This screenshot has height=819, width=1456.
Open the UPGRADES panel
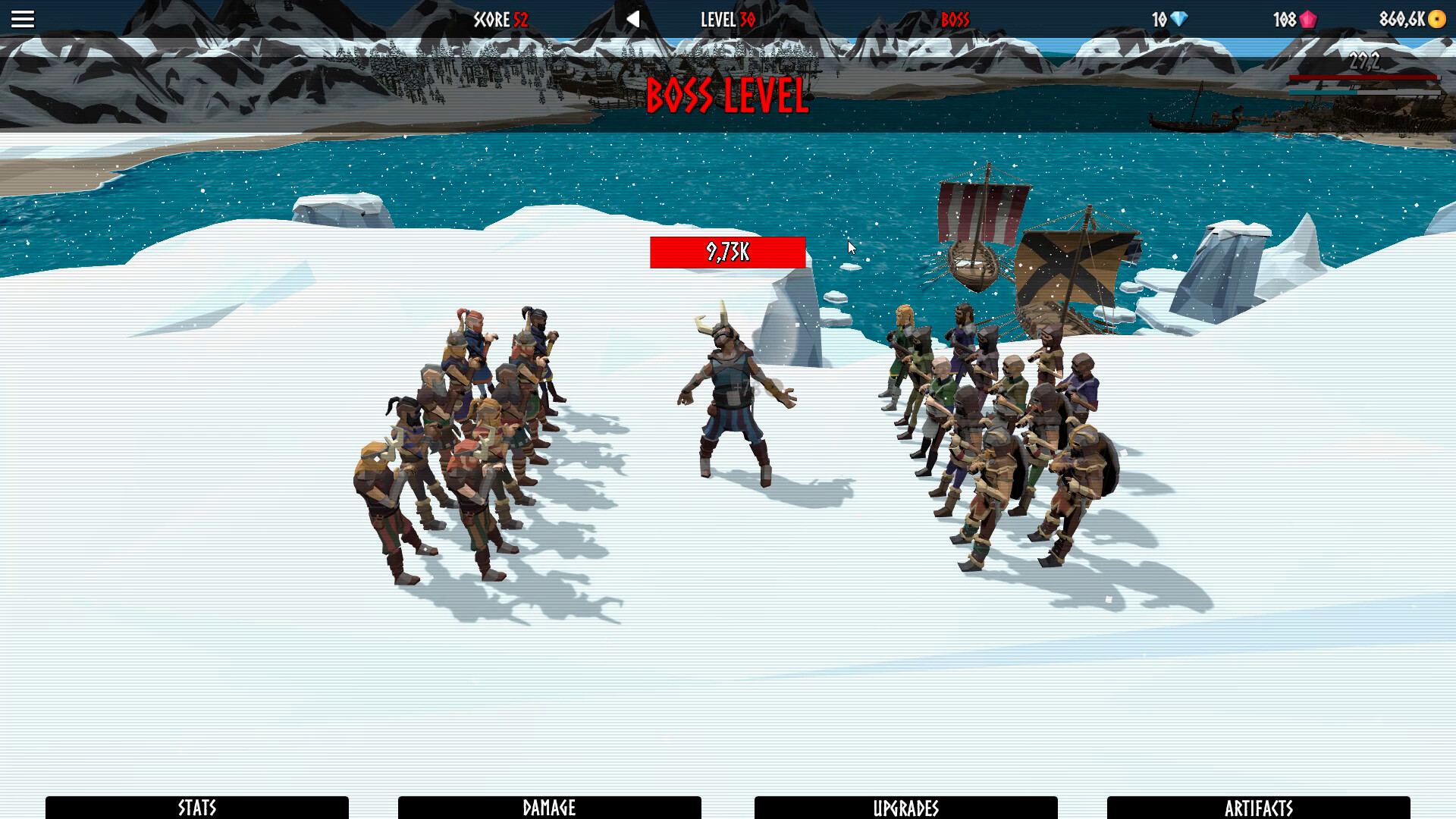click(x=906, y=808)
